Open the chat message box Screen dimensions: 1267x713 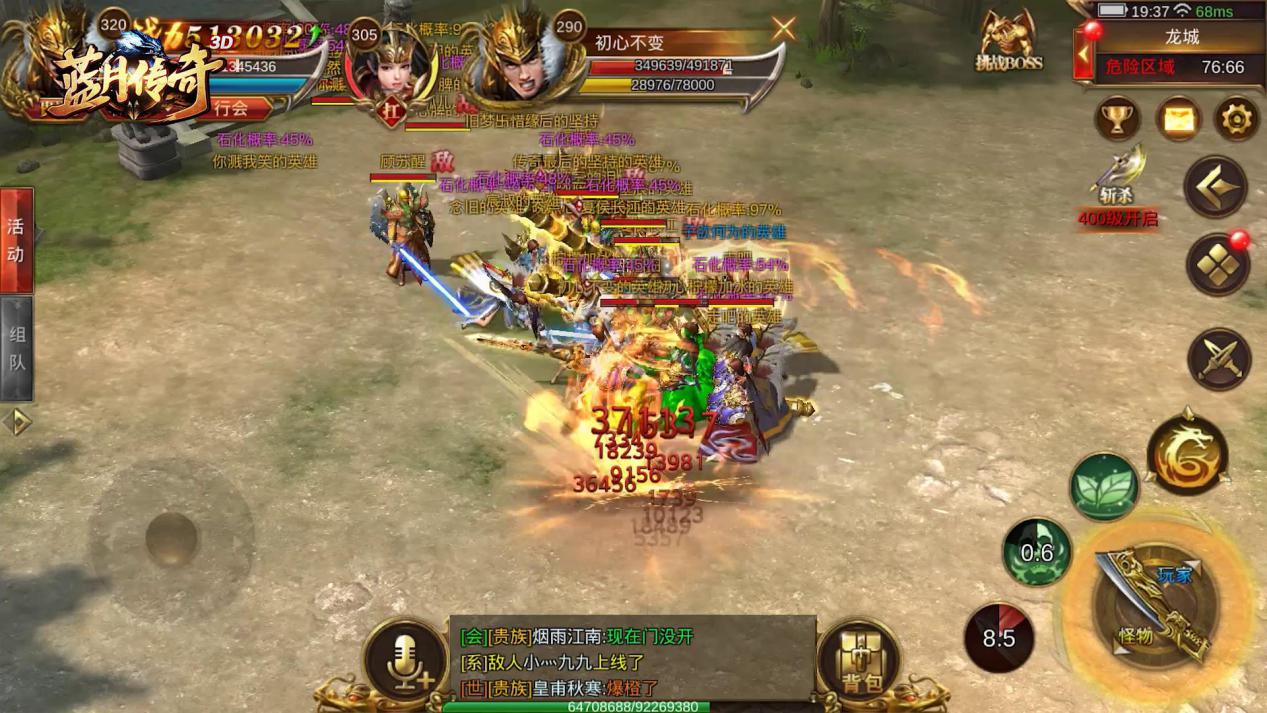(632, 661)
